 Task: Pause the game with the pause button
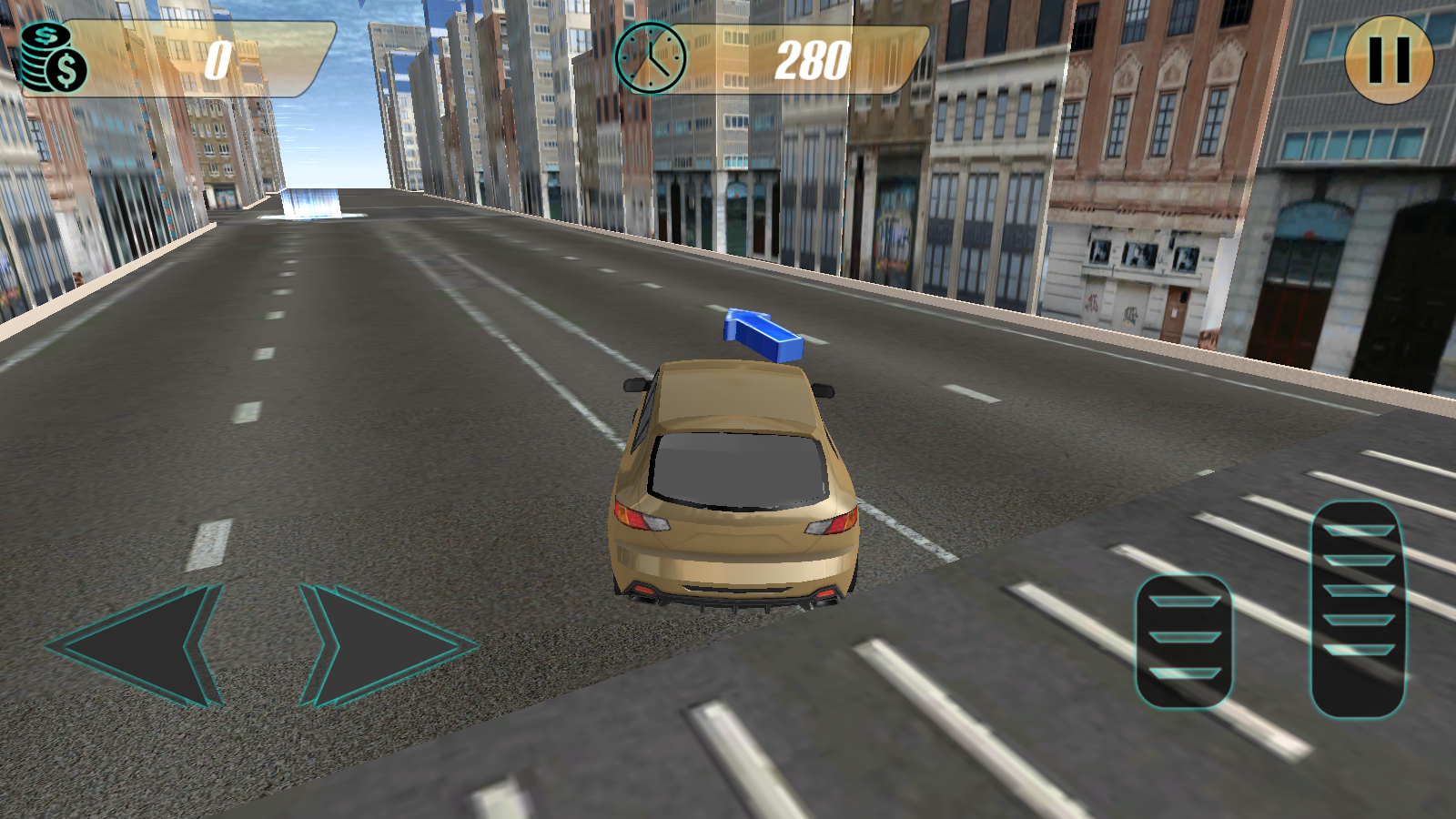coord(1389,59)
